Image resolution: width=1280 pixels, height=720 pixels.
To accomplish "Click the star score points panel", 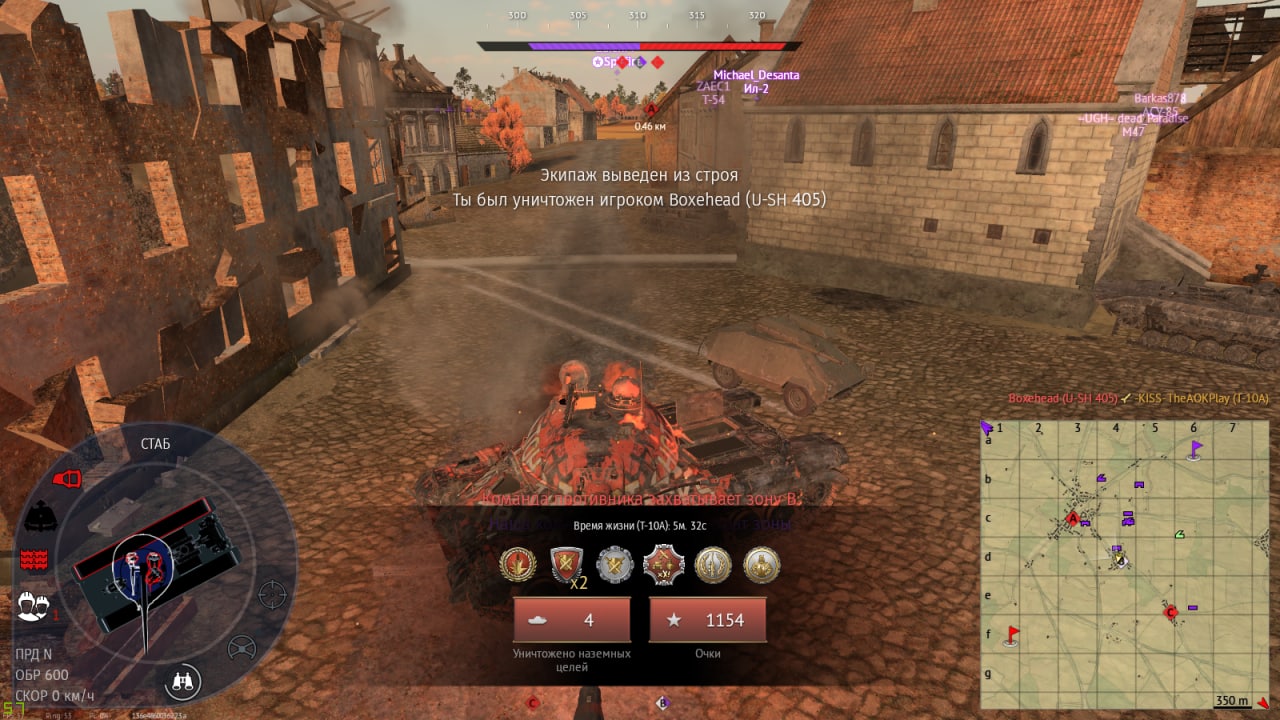I will [708, 620].
